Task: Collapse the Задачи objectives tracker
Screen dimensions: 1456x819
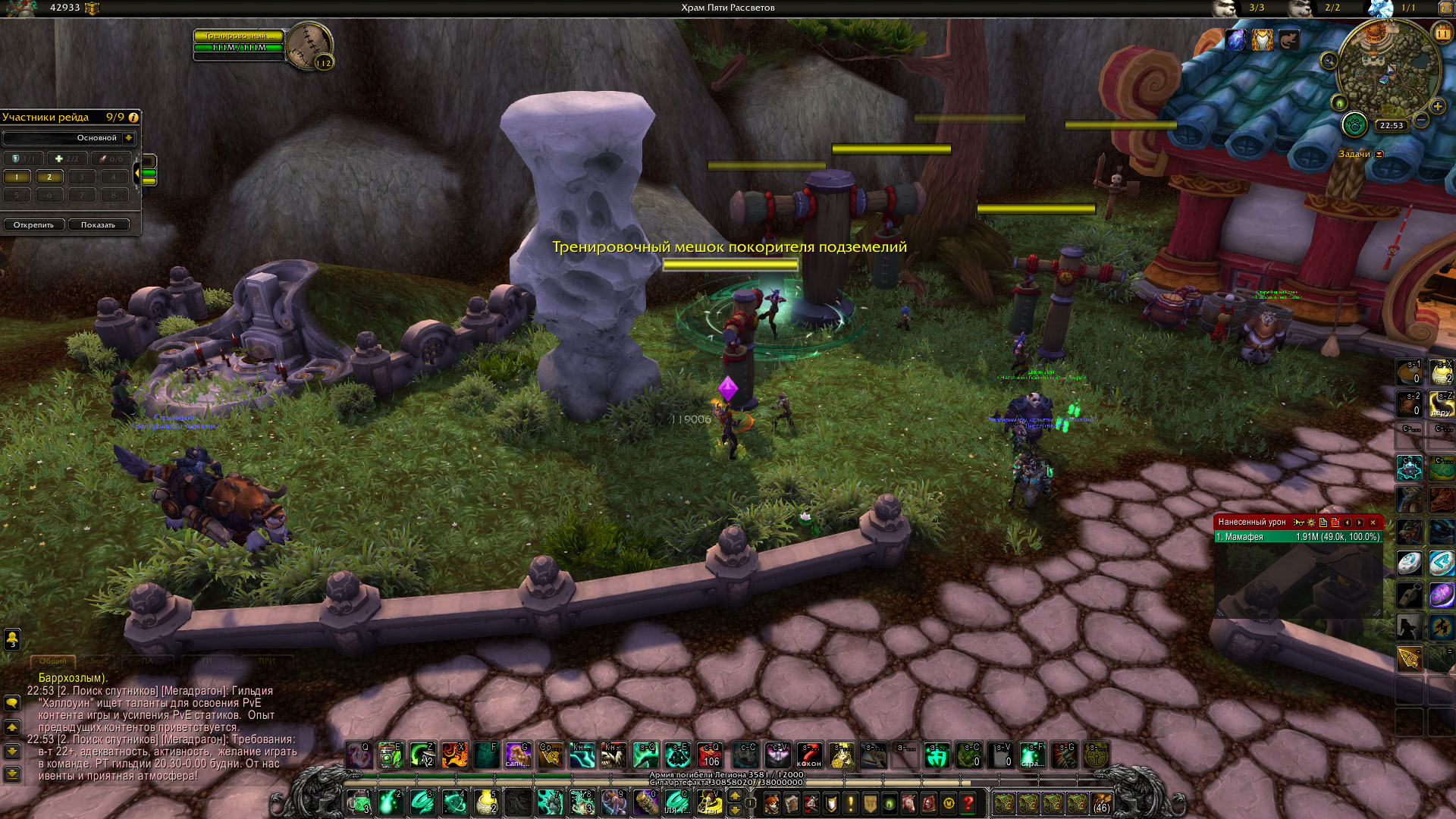Action: [1379, 155]
